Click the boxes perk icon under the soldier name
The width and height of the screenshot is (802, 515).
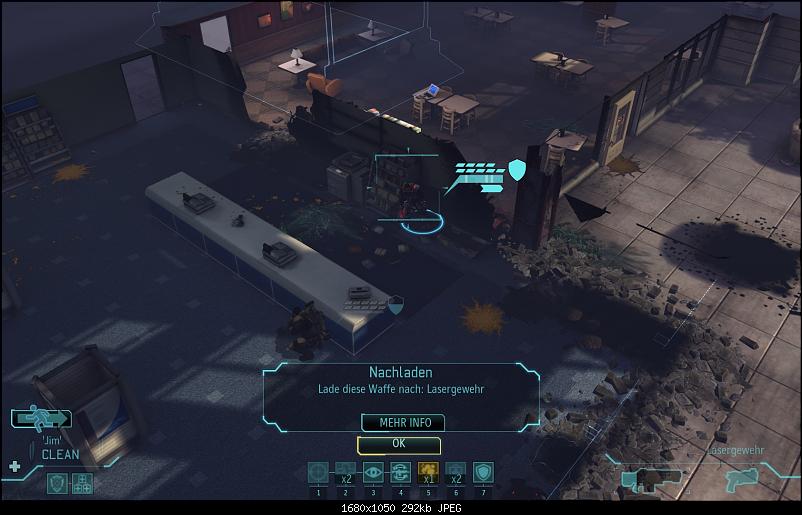[83, 483]
